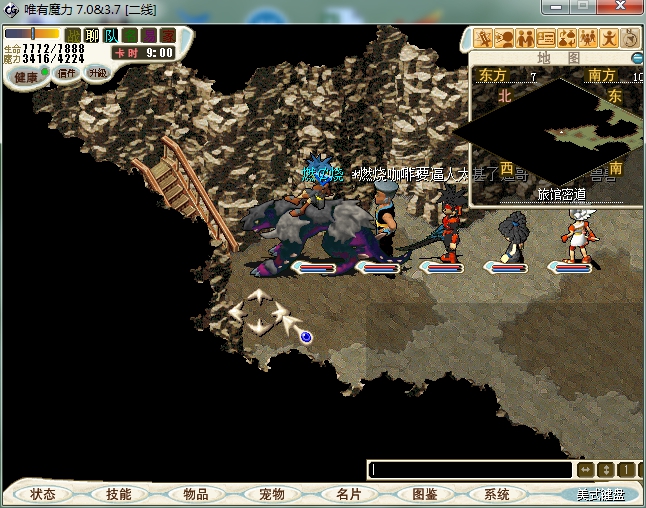Open the 图鉴 encyclopedia menu

[424, 494]
